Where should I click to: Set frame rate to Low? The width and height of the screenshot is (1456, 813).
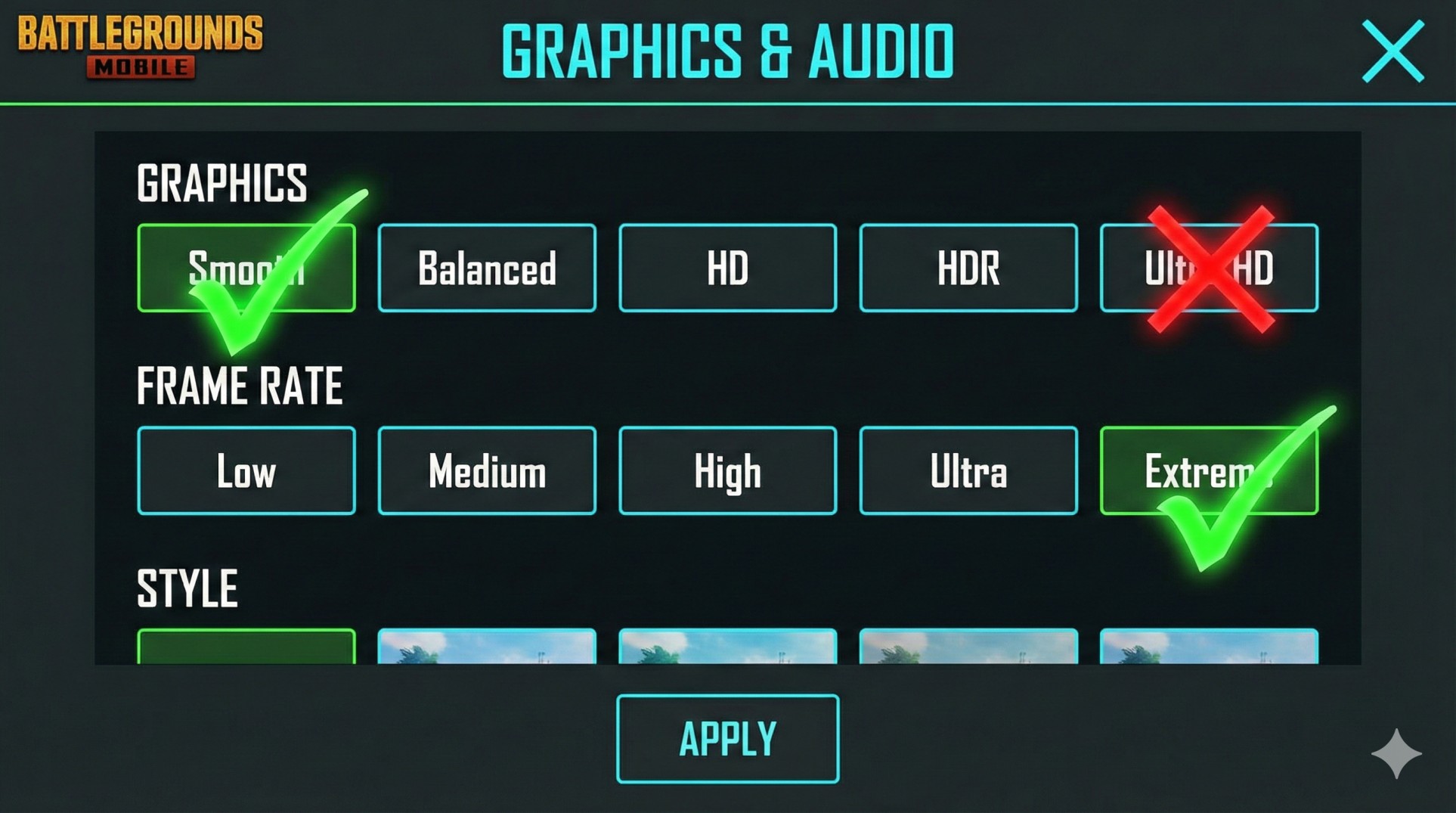pos(246,470)
